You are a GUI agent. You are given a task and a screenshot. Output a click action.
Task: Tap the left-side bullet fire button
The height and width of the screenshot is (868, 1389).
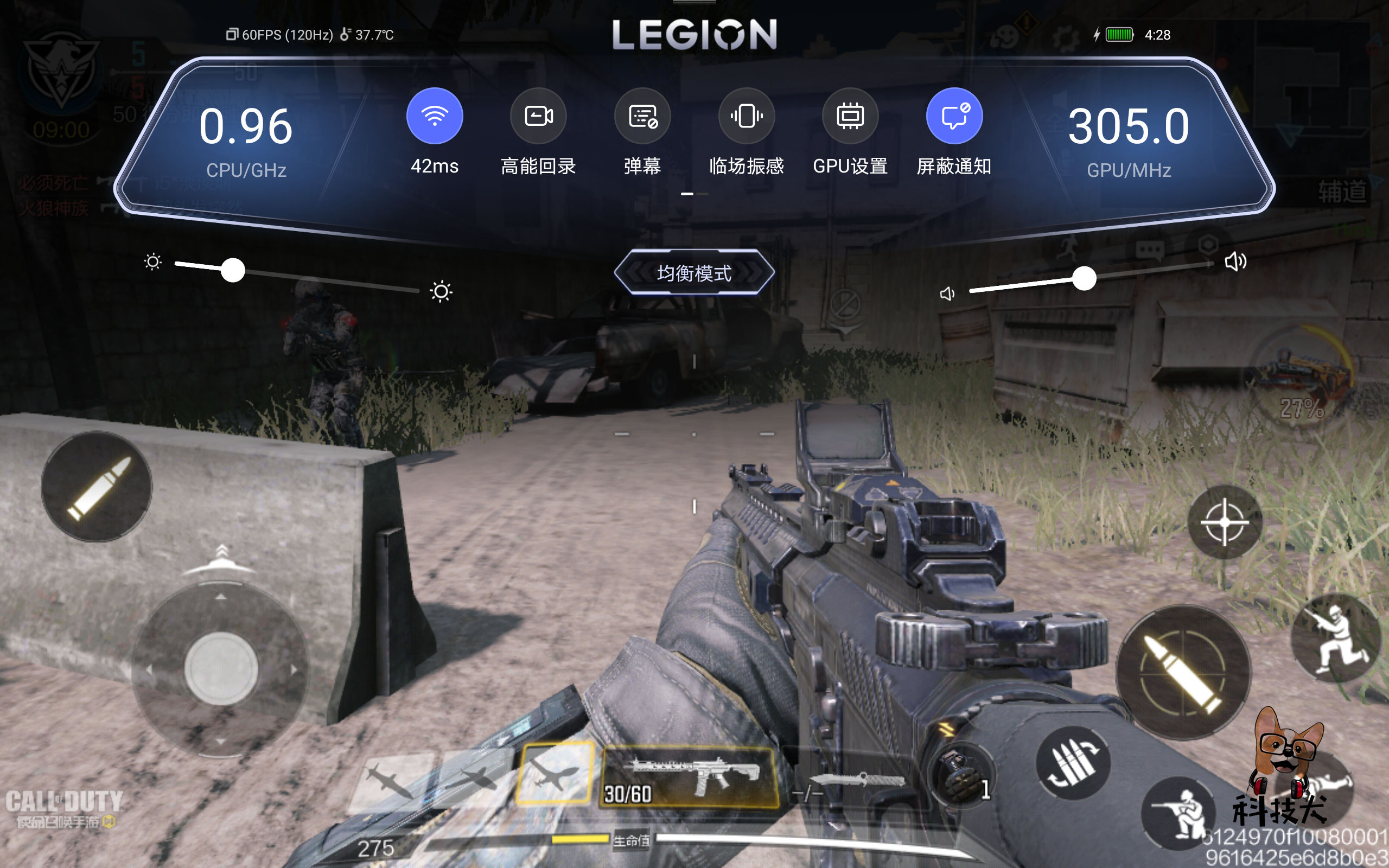tap(97, 487)
